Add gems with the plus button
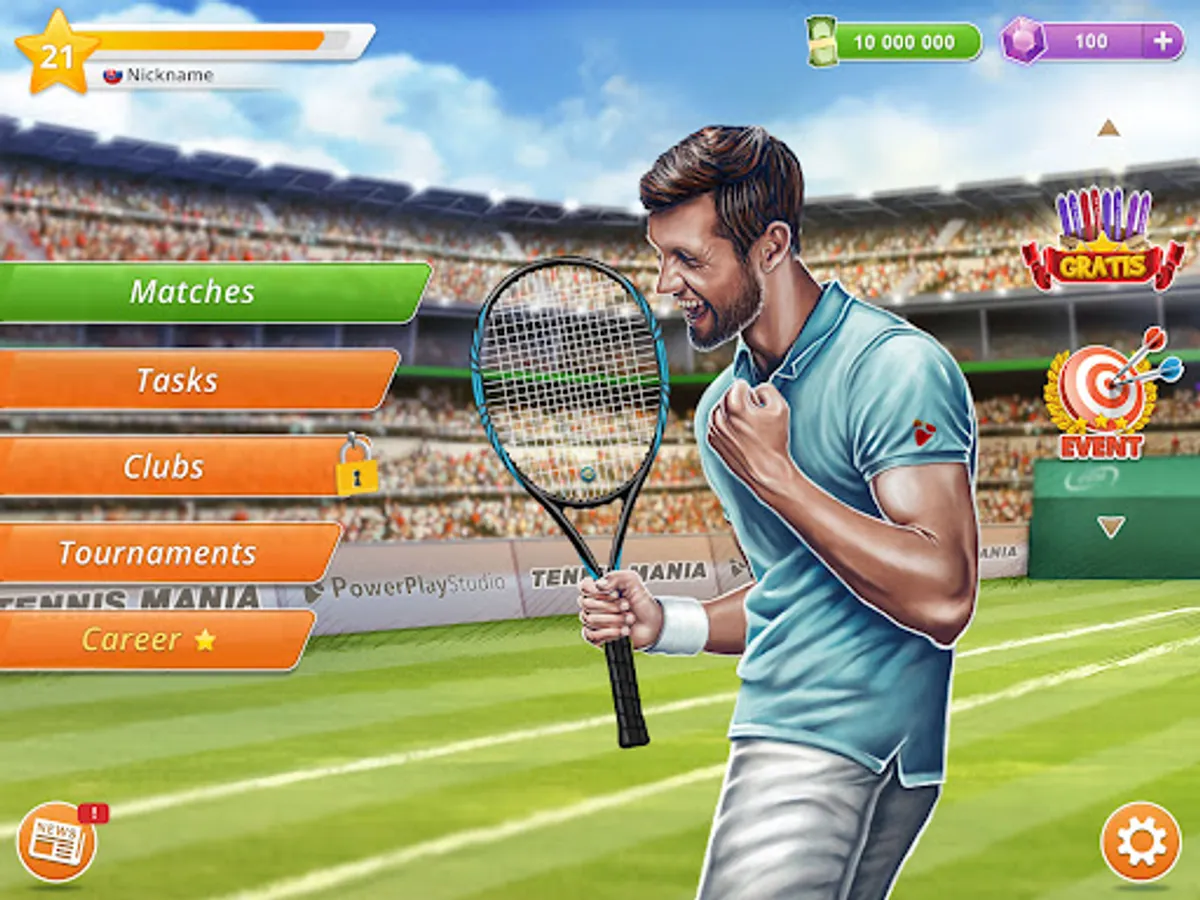Screen dimensions: 1200x900 click(1162, 42)
